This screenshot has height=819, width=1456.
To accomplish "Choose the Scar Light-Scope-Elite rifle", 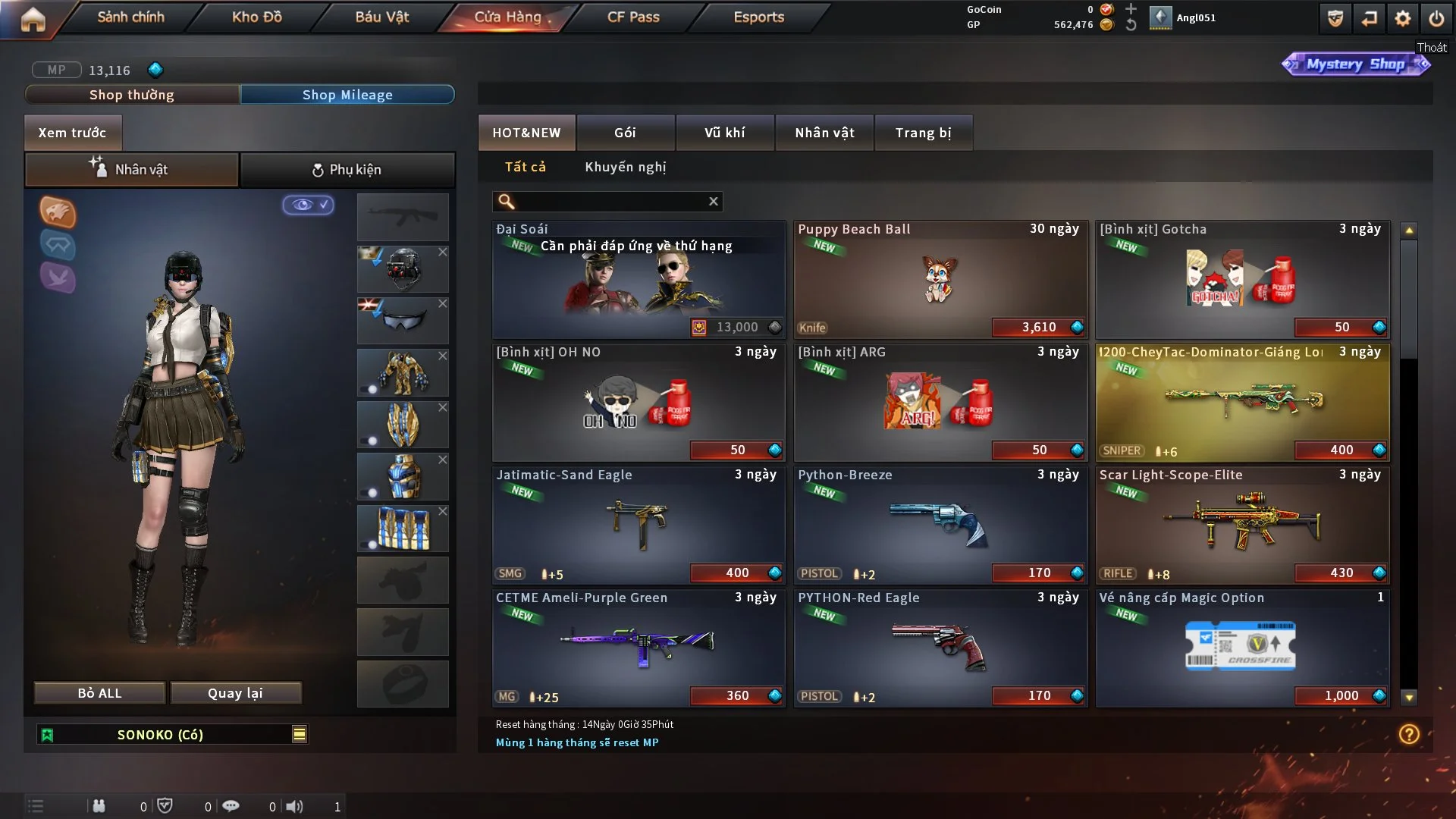I will coord(1242,525).
